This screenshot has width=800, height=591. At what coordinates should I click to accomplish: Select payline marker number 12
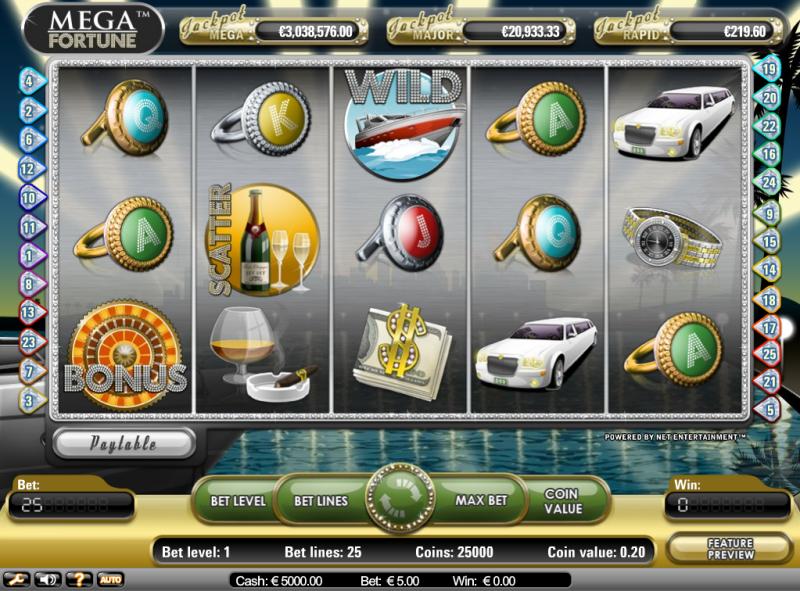tap(29, 170)
